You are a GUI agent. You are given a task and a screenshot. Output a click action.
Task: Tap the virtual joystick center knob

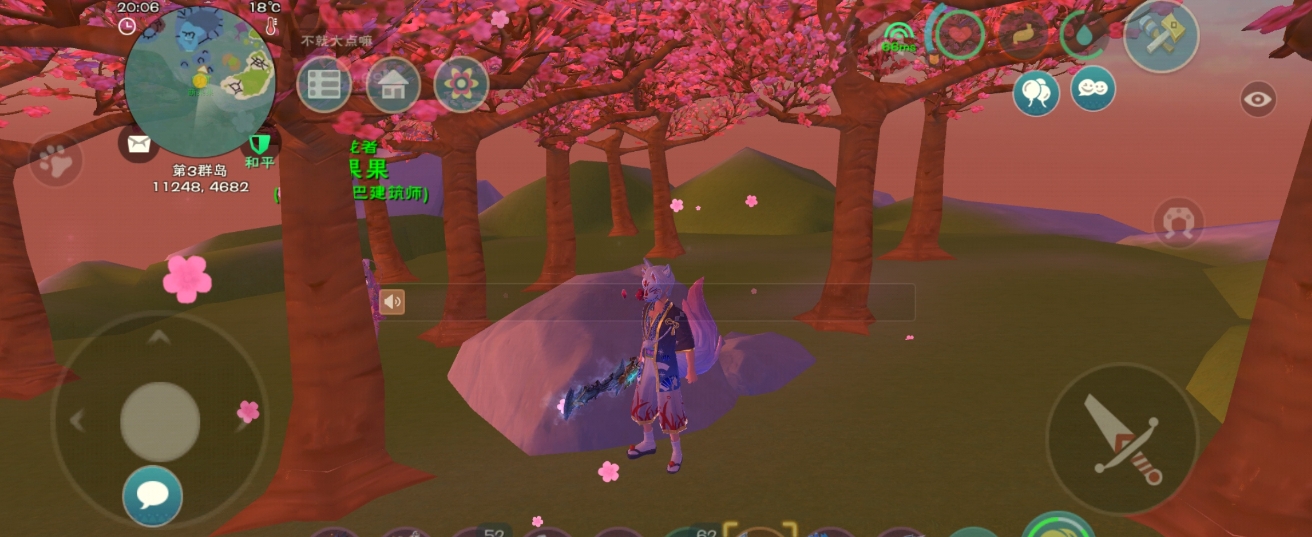click(160, 421)
